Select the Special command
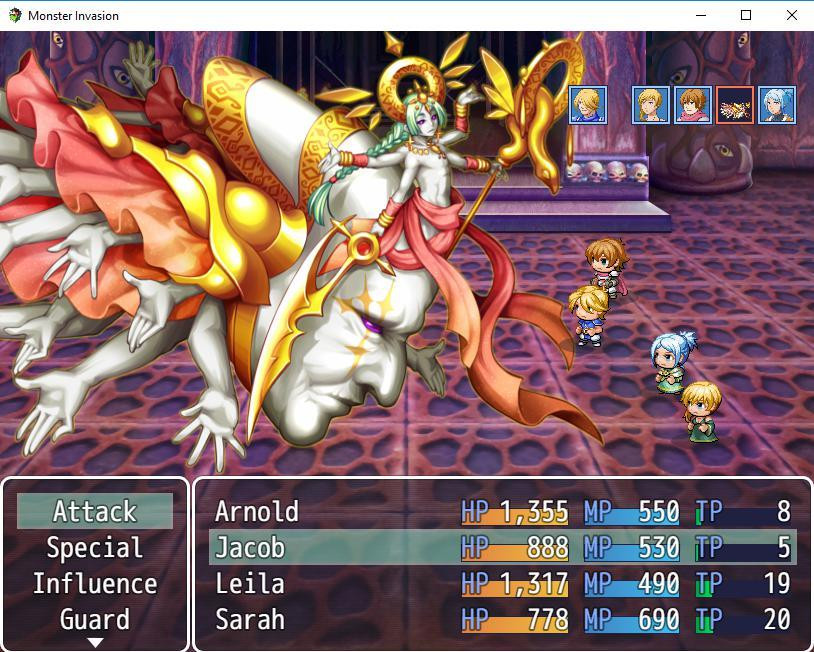Viewport: 814px width, 652px height. [95, 548]
